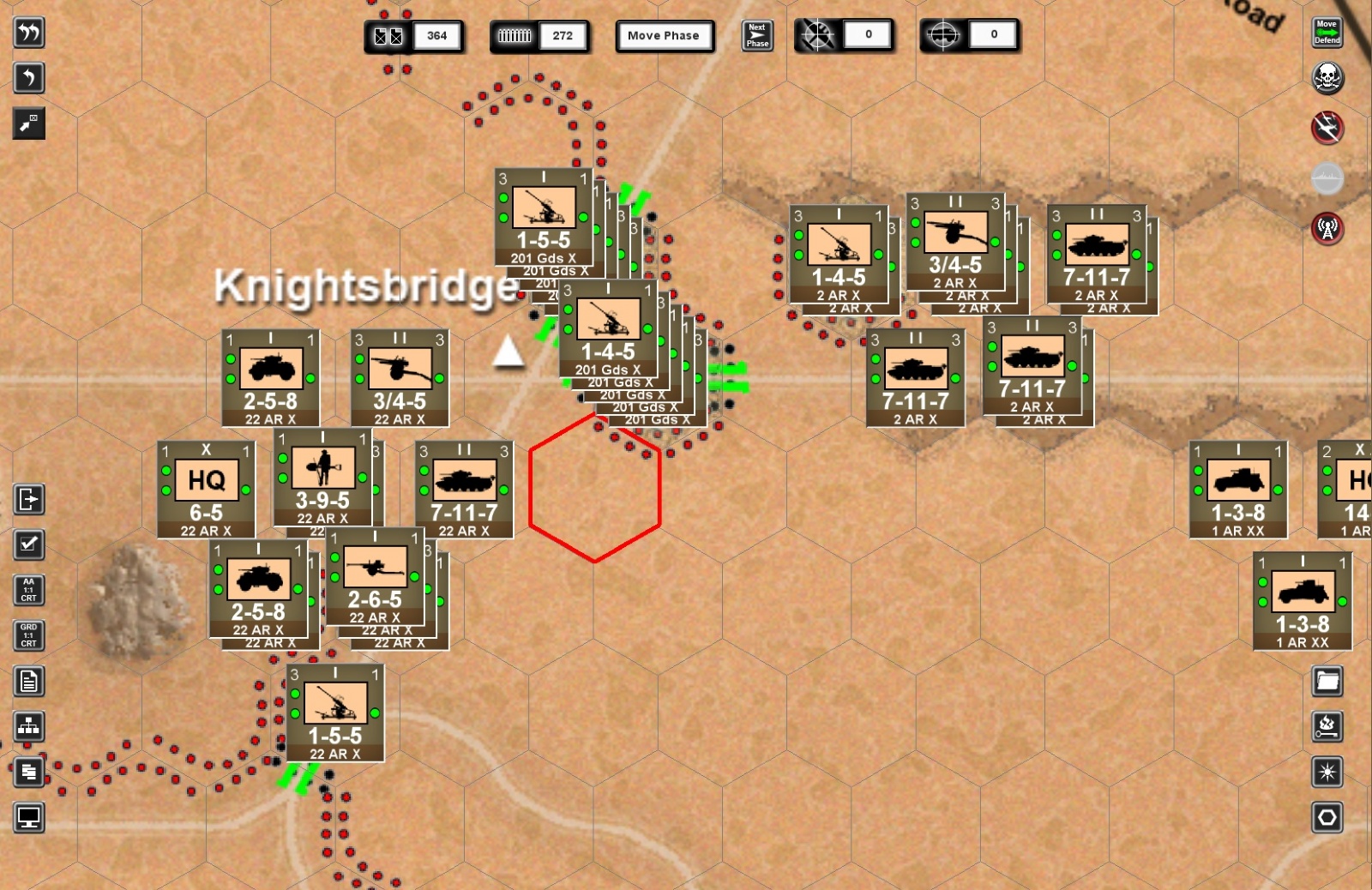This screenshot has width=1372, height=890.
Task: Select the 22 AR X HQ unit
Action: [x=206, y=490]
